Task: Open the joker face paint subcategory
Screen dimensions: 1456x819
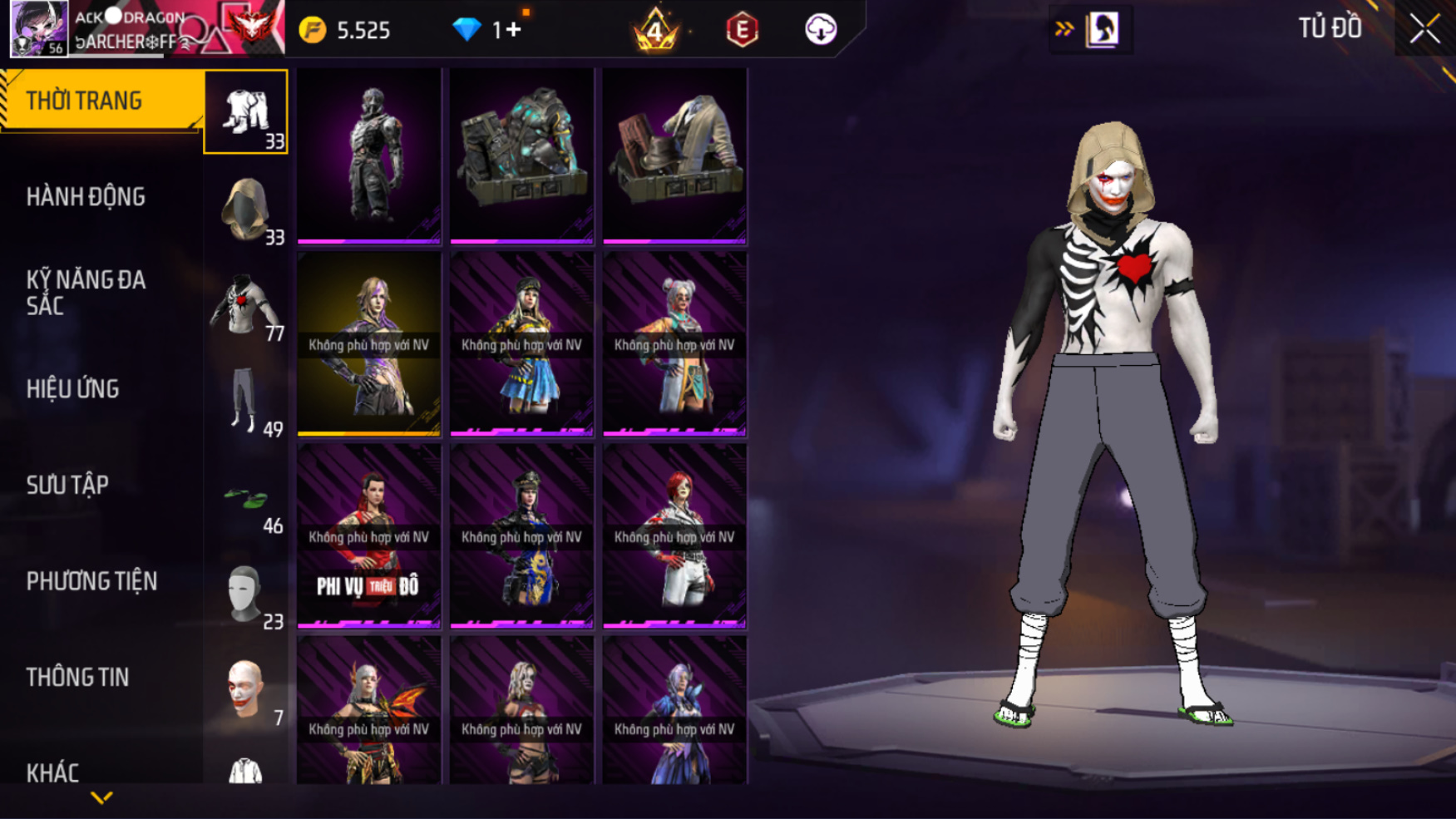Action: 246,689
